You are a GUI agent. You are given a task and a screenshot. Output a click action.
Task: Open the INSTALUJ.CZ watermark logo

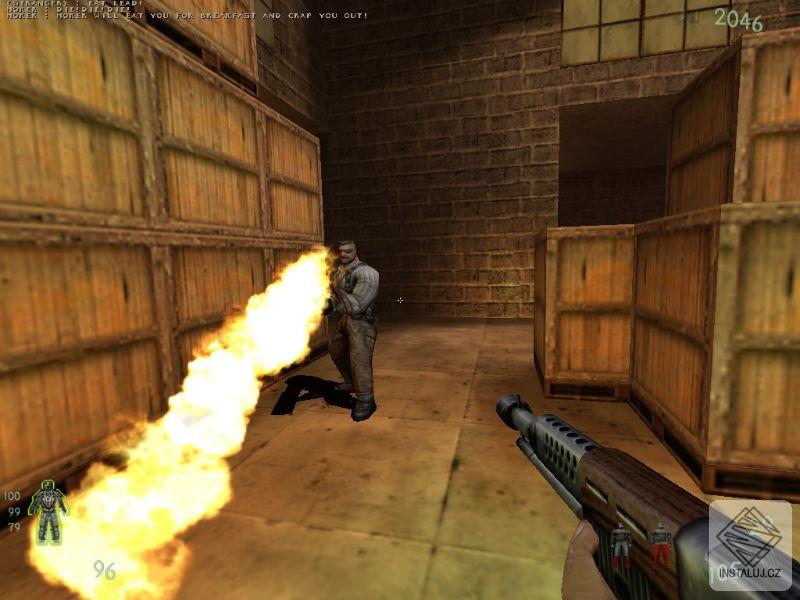click(750, 545)
